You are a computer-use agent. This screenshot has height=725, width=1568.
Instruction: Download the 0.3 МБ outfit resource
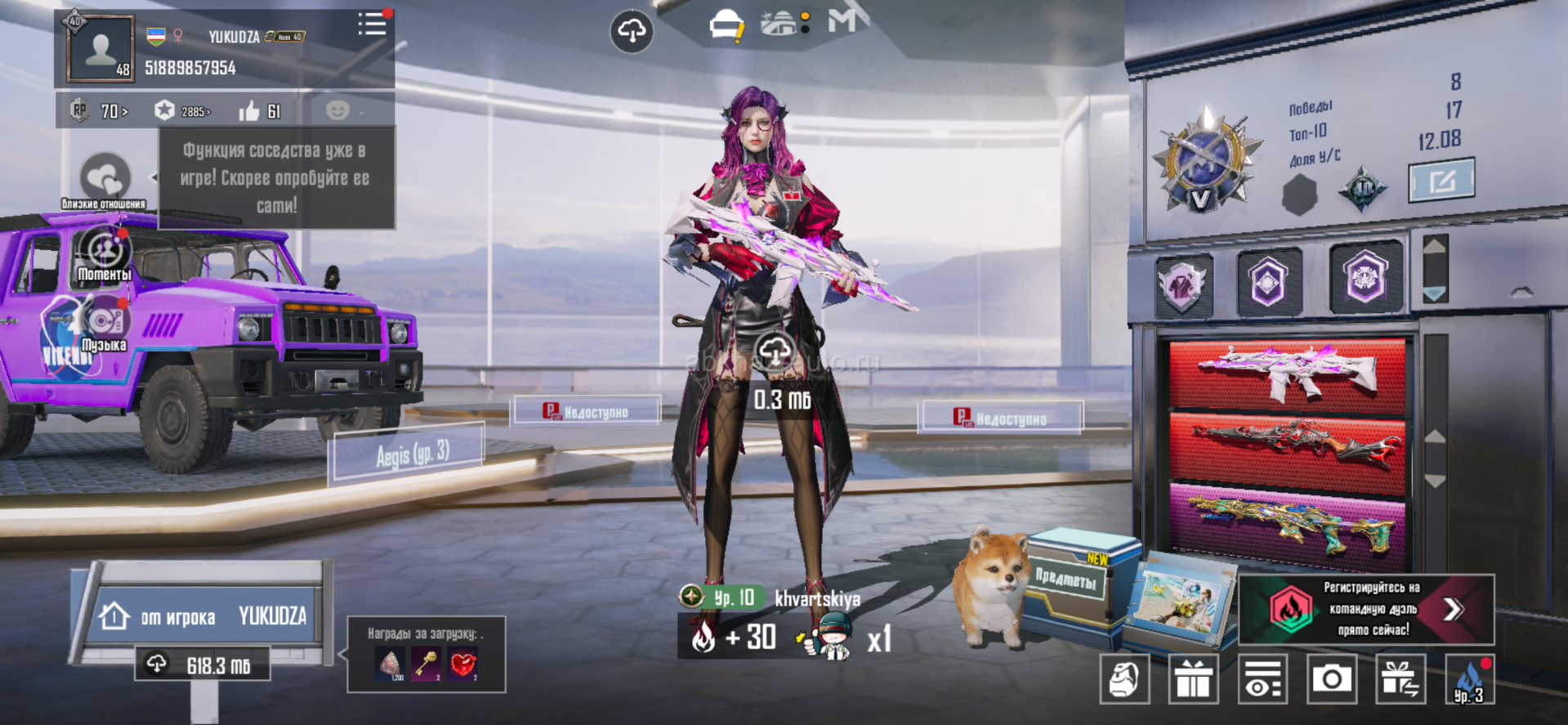[775, 353]
